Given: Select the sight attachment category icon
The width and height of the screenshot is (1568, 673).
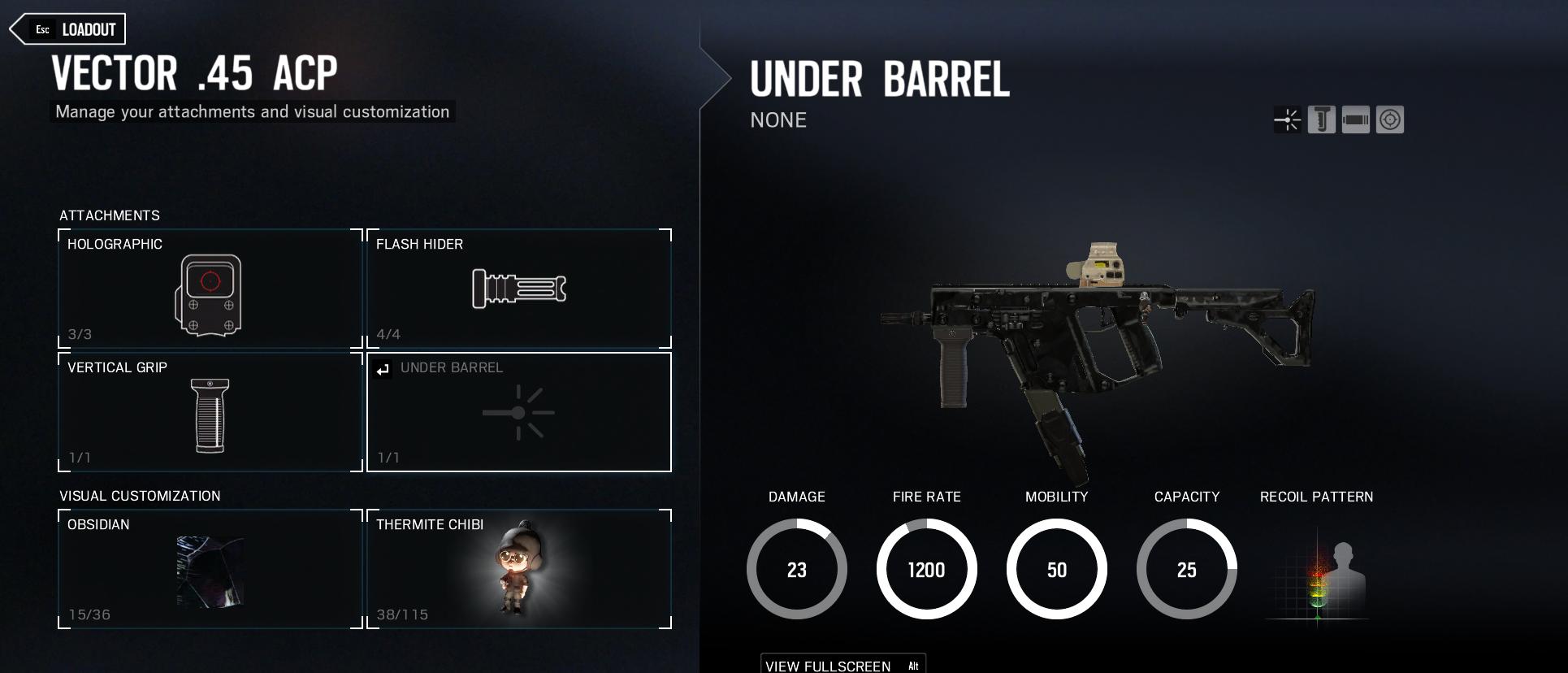Looking at the screenshot, I should coord(1388,119).
